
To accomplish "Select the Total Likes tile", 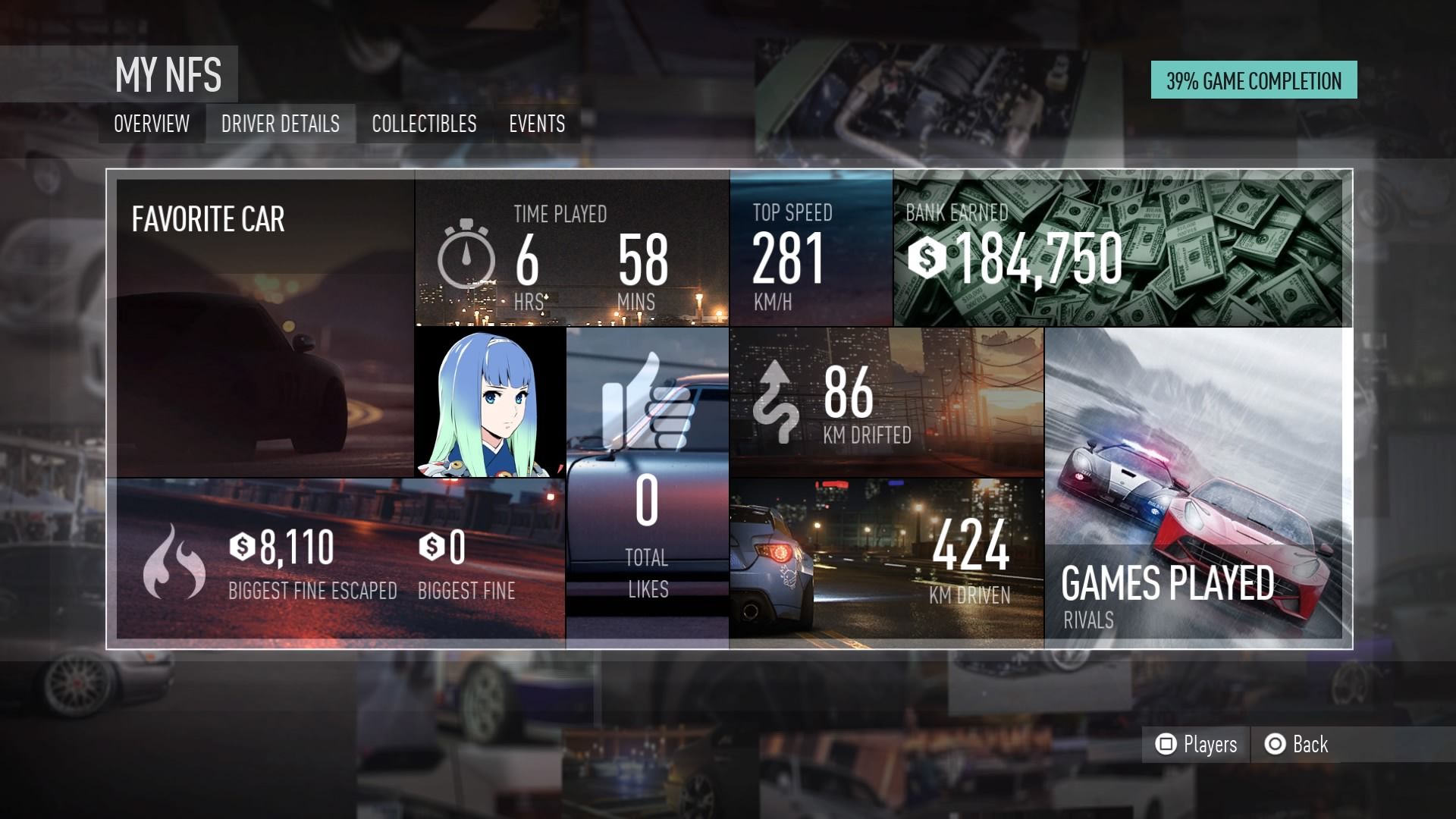I will 647,485.
